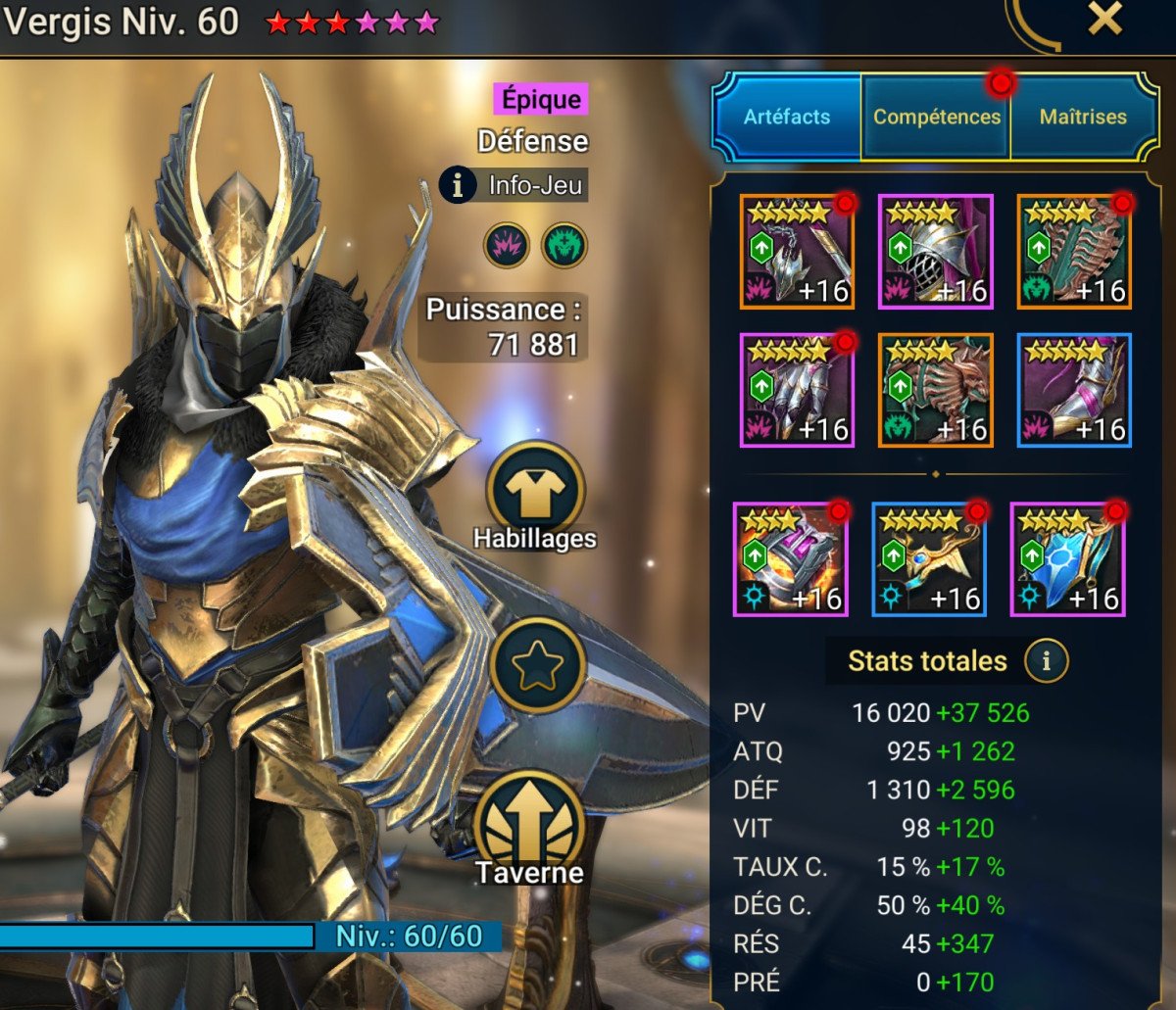Choose the equipped shield artifact slot
The height and width of the screenshot is (1010, 1176).
click(x=1074, y=252)
